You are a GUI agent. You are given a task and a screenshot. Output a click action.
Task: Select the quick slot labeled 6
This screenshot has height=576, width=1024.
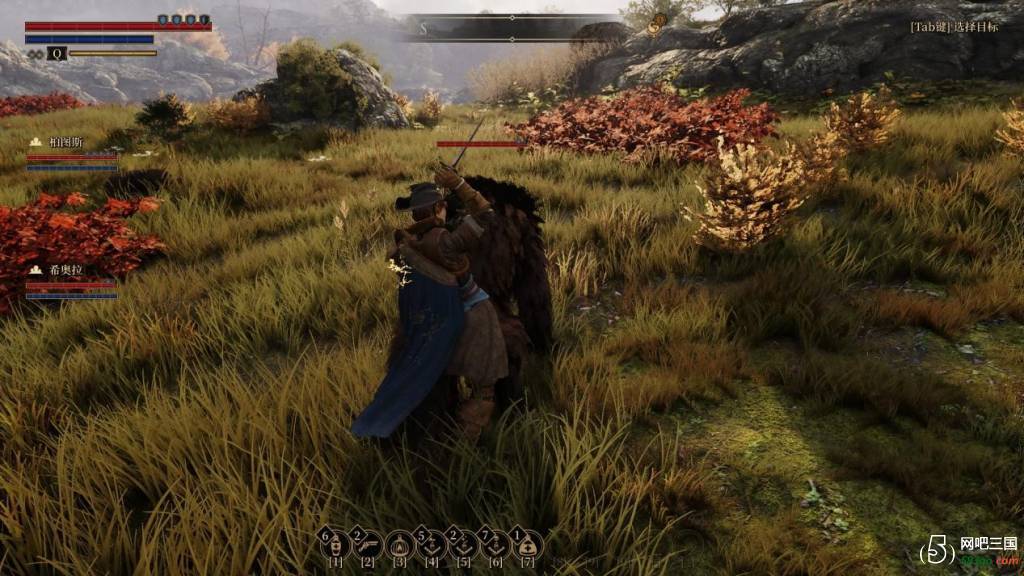tap(495, 545)
